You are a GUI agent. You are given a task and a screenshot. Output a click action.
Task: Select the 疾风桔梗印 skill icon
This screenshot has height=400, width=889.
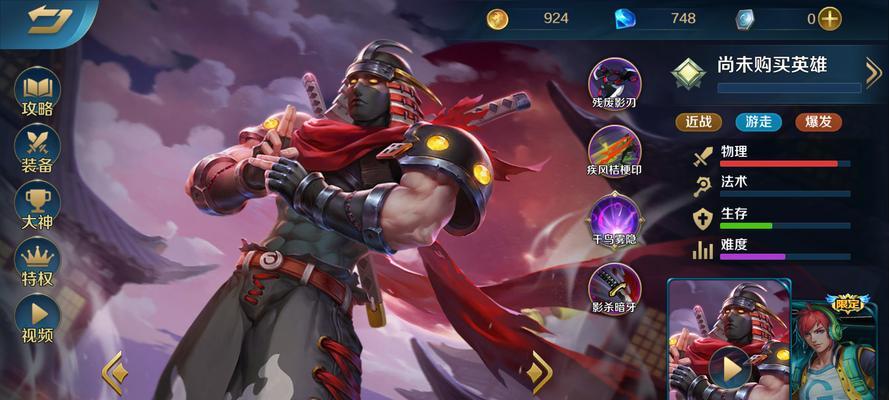[614, 151]
